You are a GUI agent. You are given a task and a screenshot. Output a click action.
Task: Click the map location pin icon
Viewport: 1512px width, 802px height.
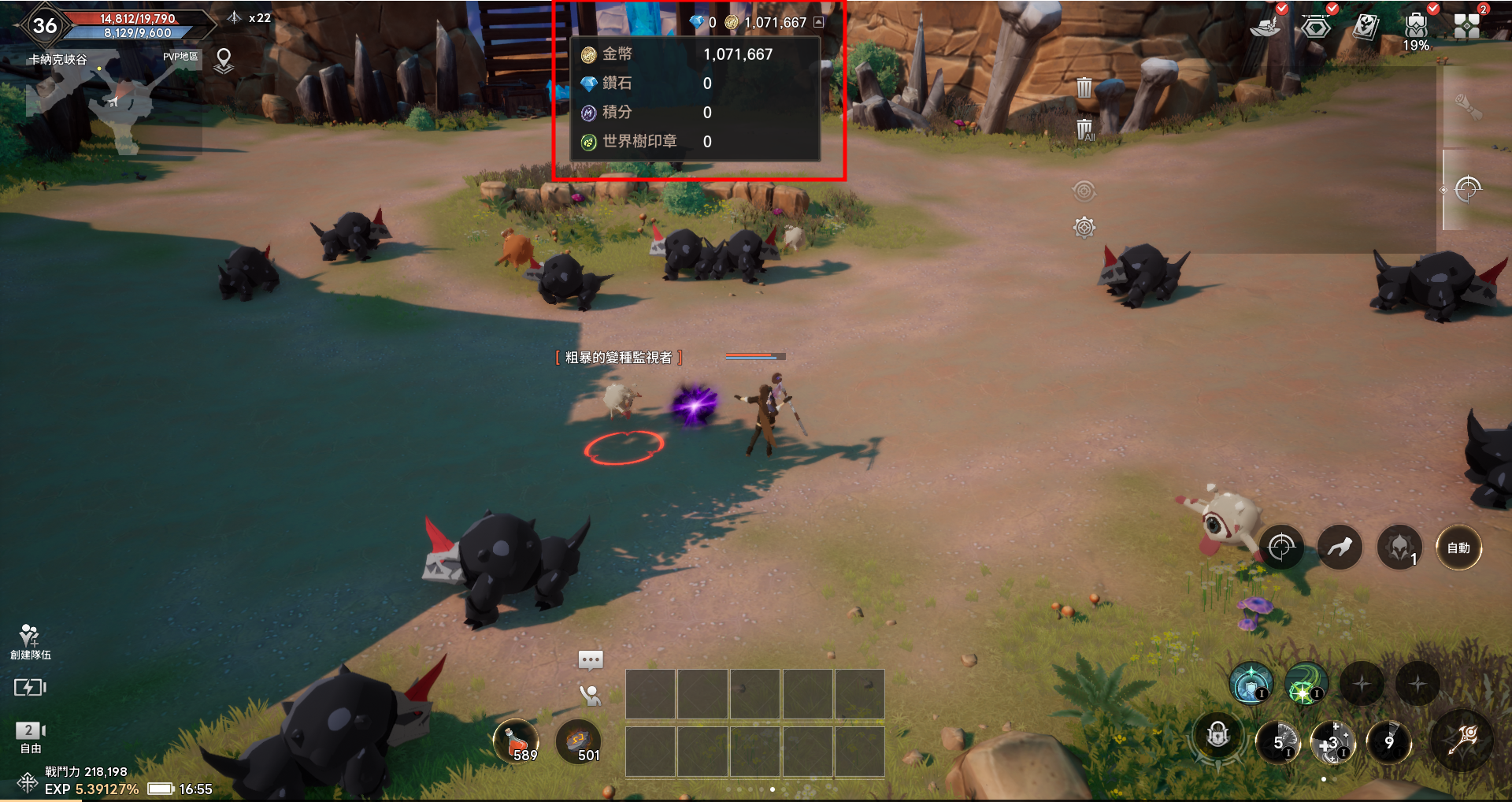coord(224,60)
